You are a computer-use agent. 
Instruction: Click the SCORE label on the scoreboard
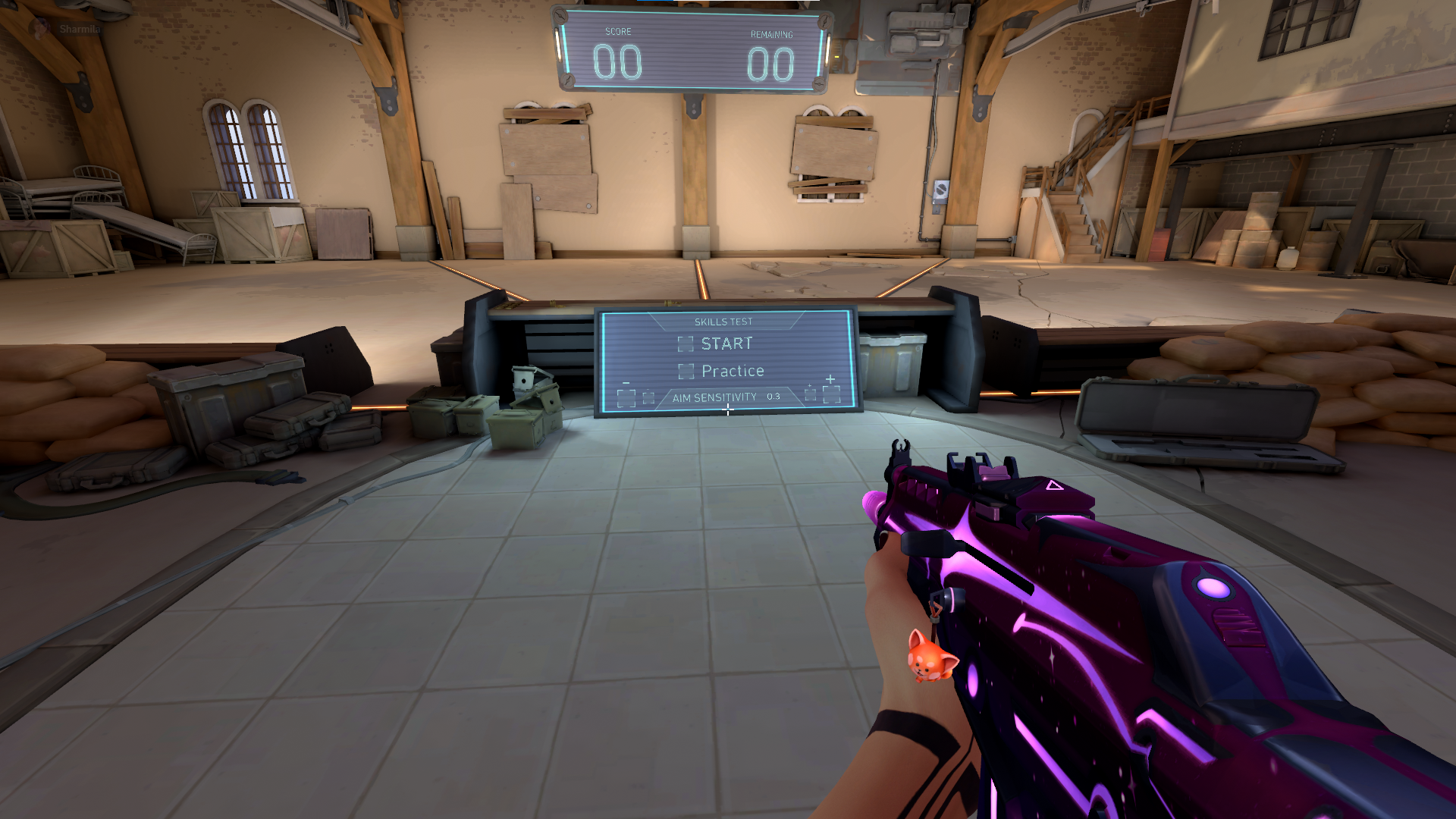click(x=618, y=31)
